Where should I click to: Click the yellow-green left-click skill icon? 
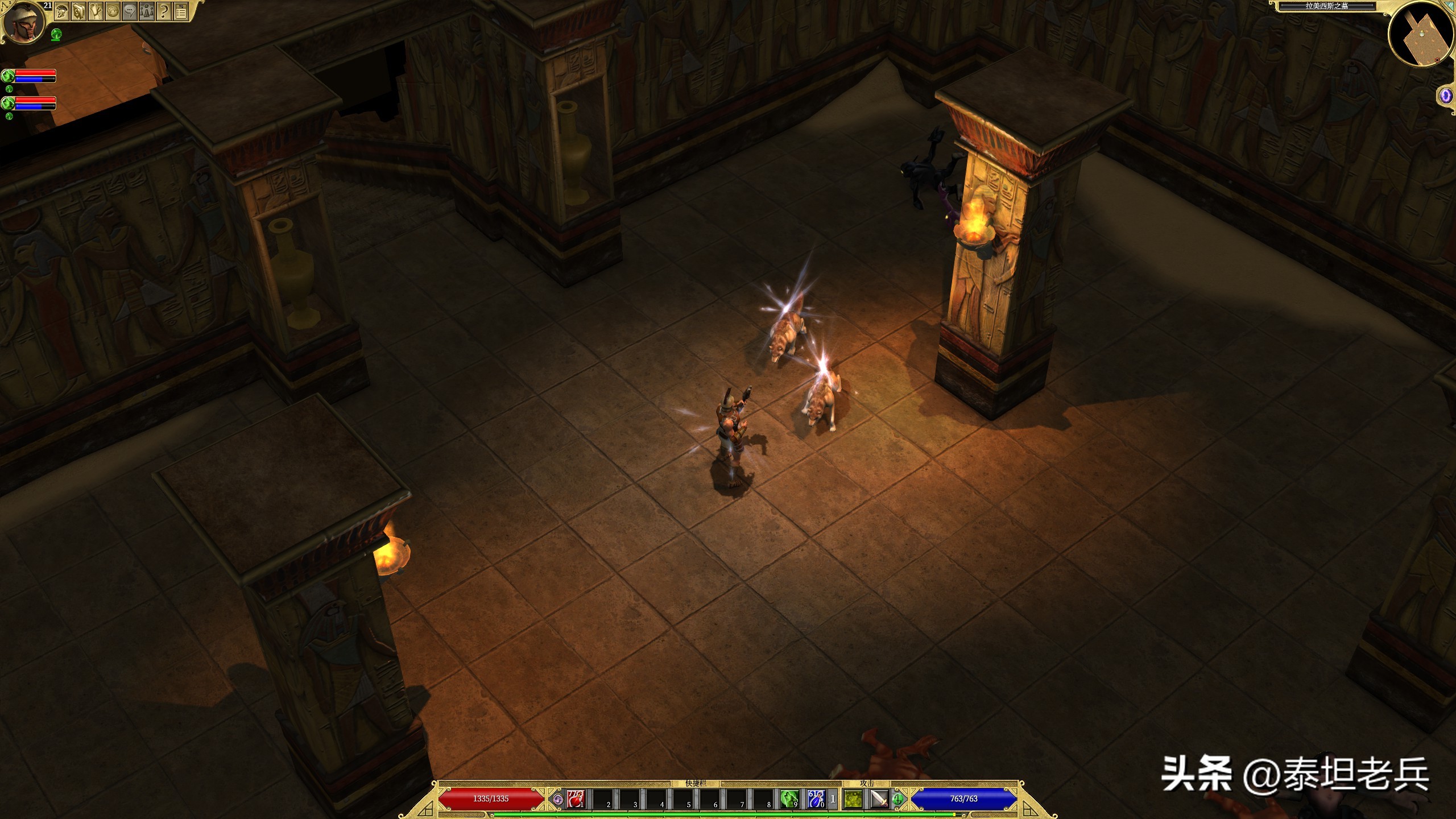click(x=853, y=800)
